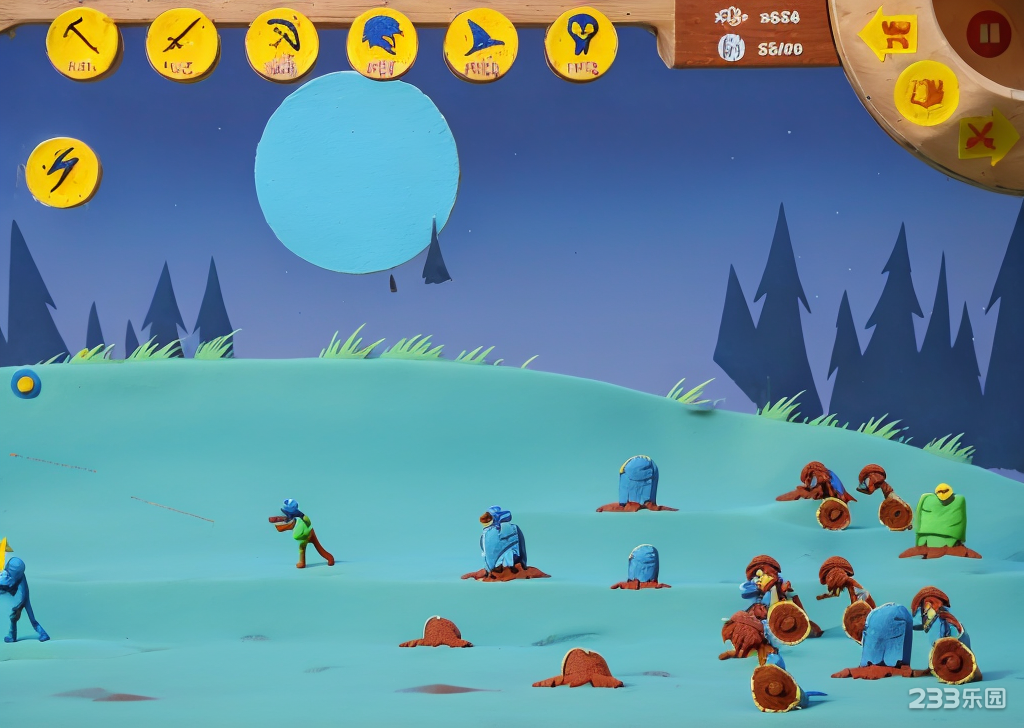
Task: Select the skull-faced unit button
Action: pos(581,44)
